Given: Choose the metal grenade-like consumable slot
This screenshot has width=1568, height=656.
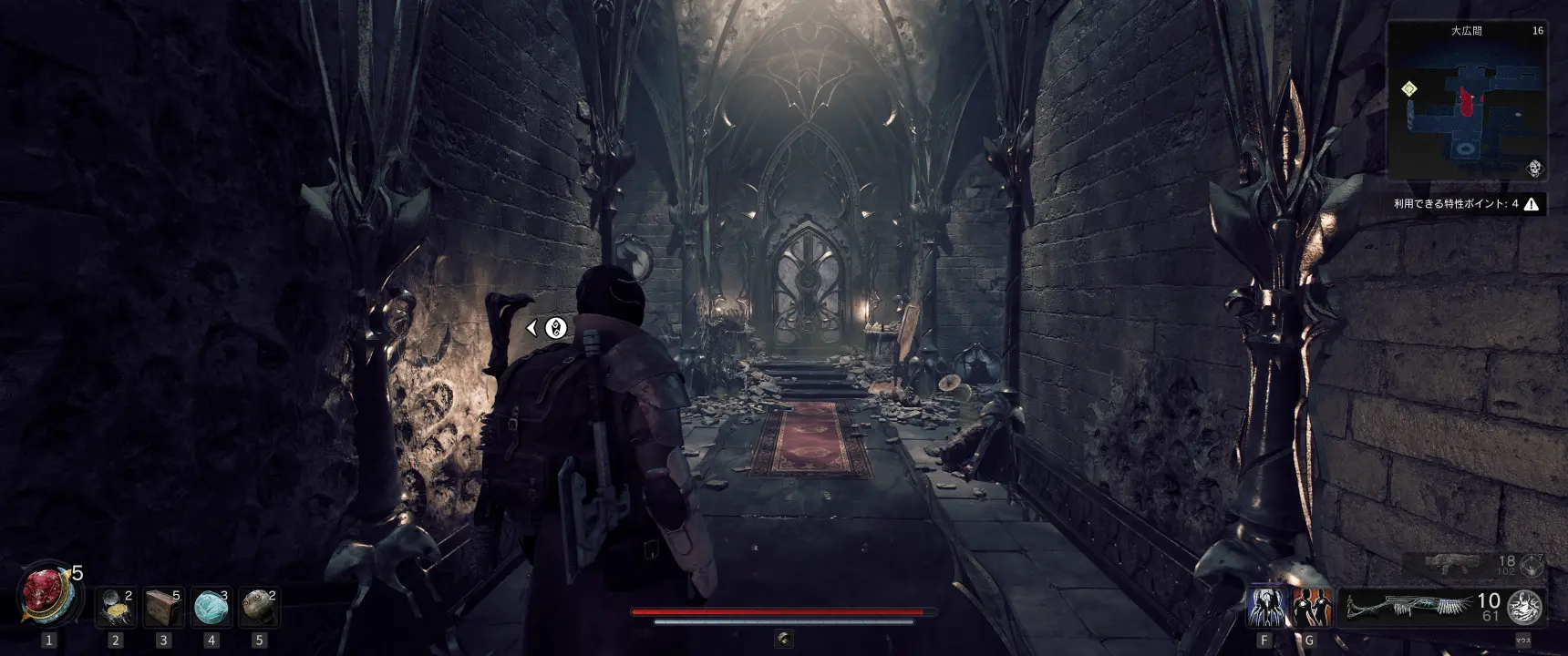Looking at the screenshot, I should point(258,608).
